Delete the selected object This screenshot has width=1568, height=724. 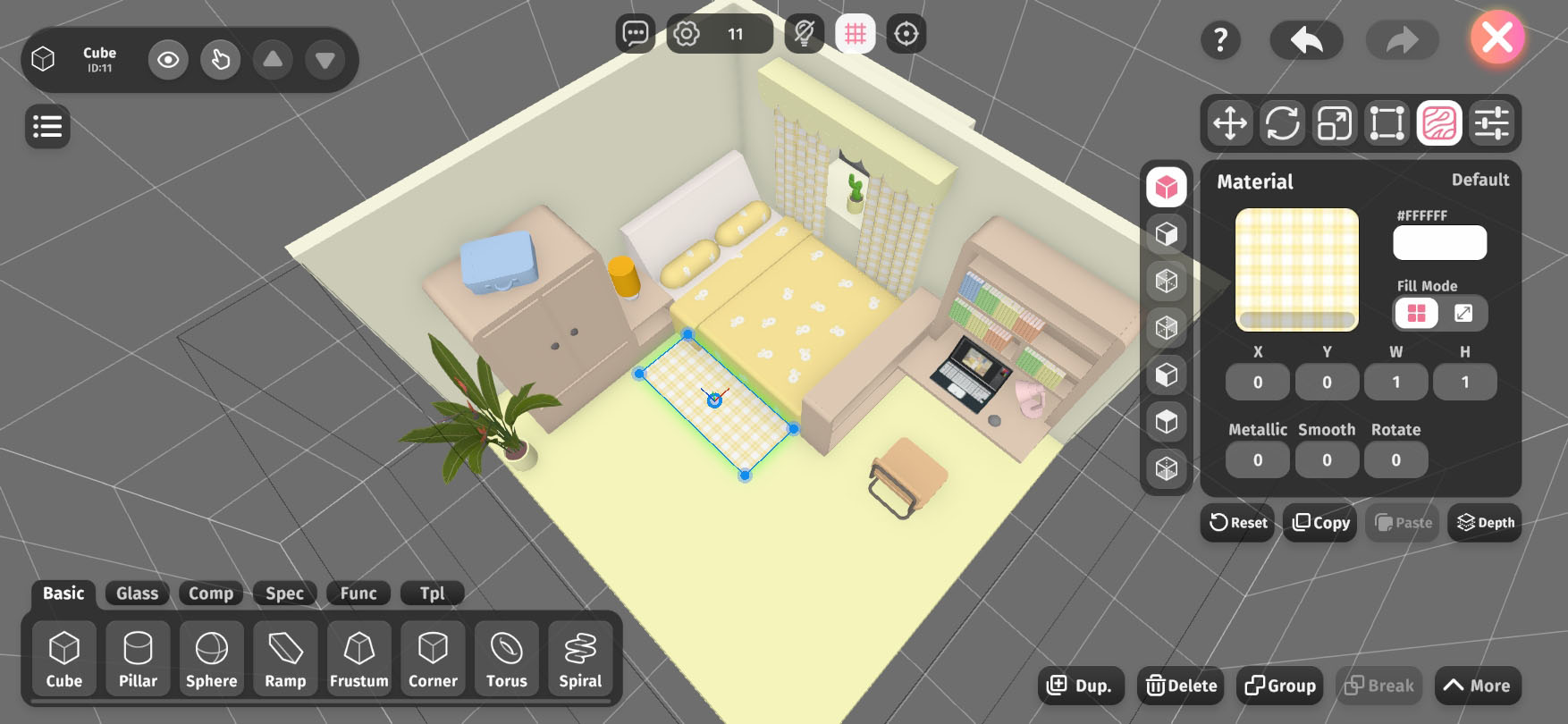(x=1182, y=686)
